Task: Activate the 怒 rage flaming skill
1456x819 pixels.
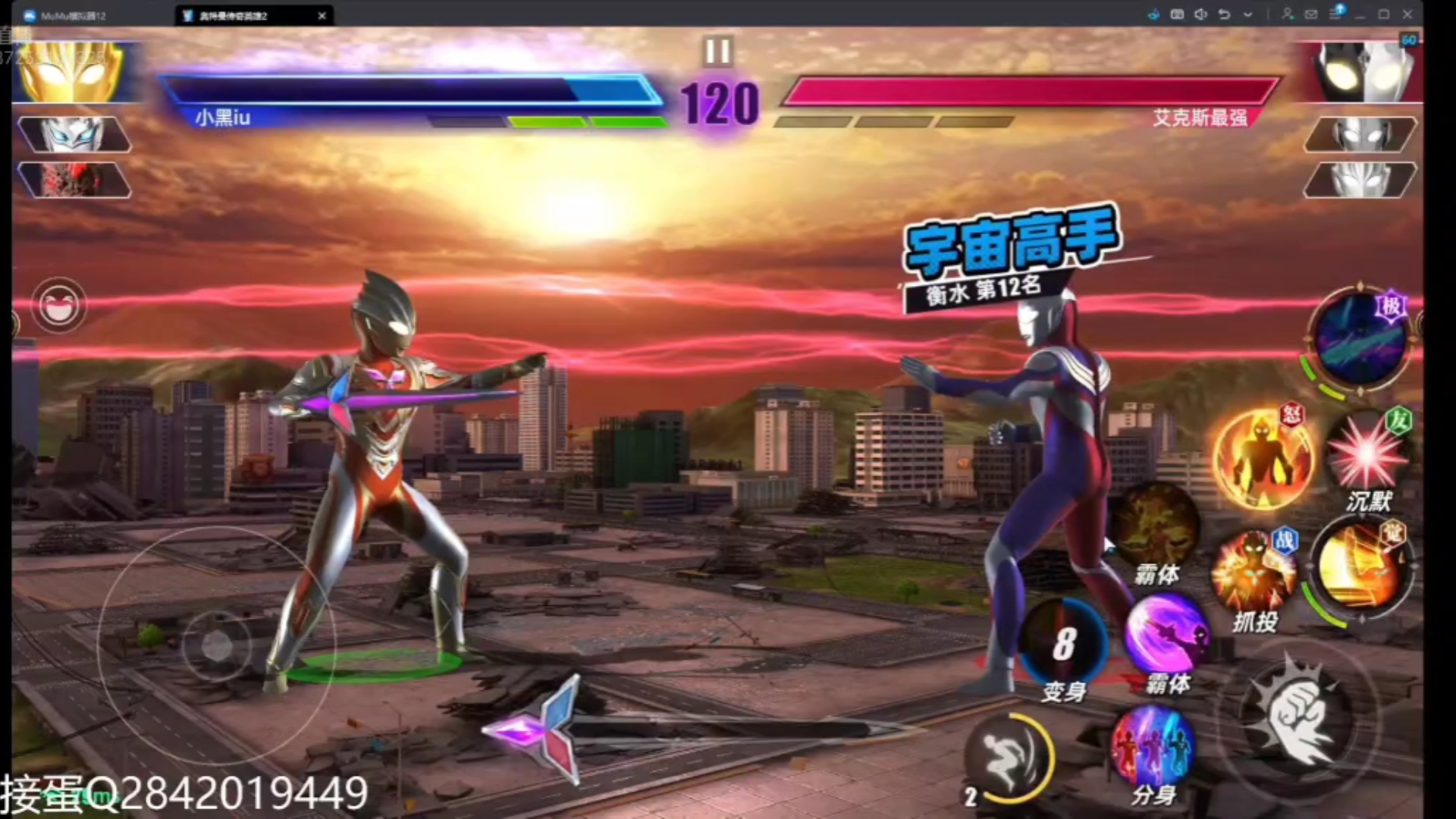Action: (1262, 457)
